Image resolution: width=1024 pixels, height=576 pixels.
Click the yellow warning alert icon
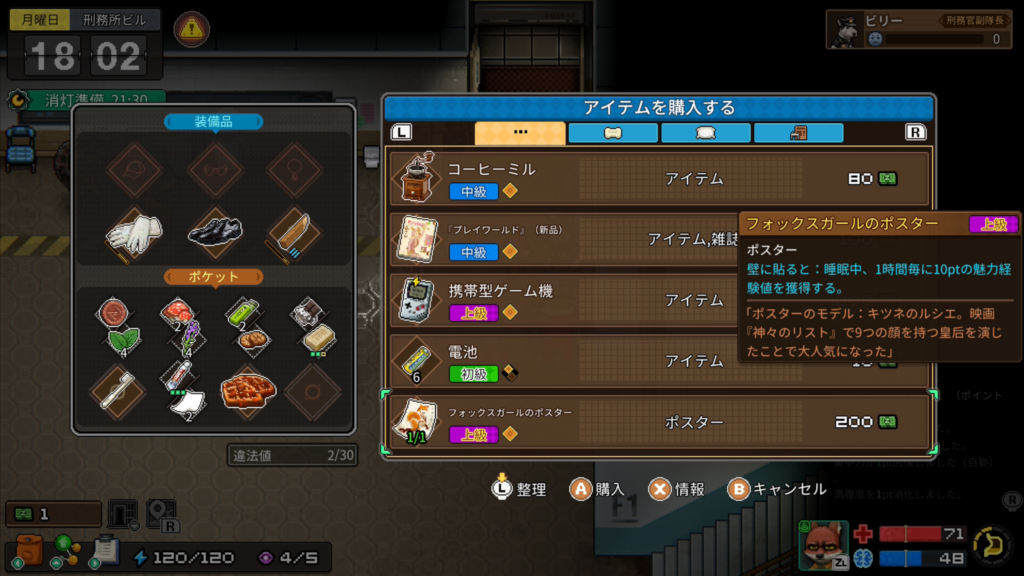192,30
